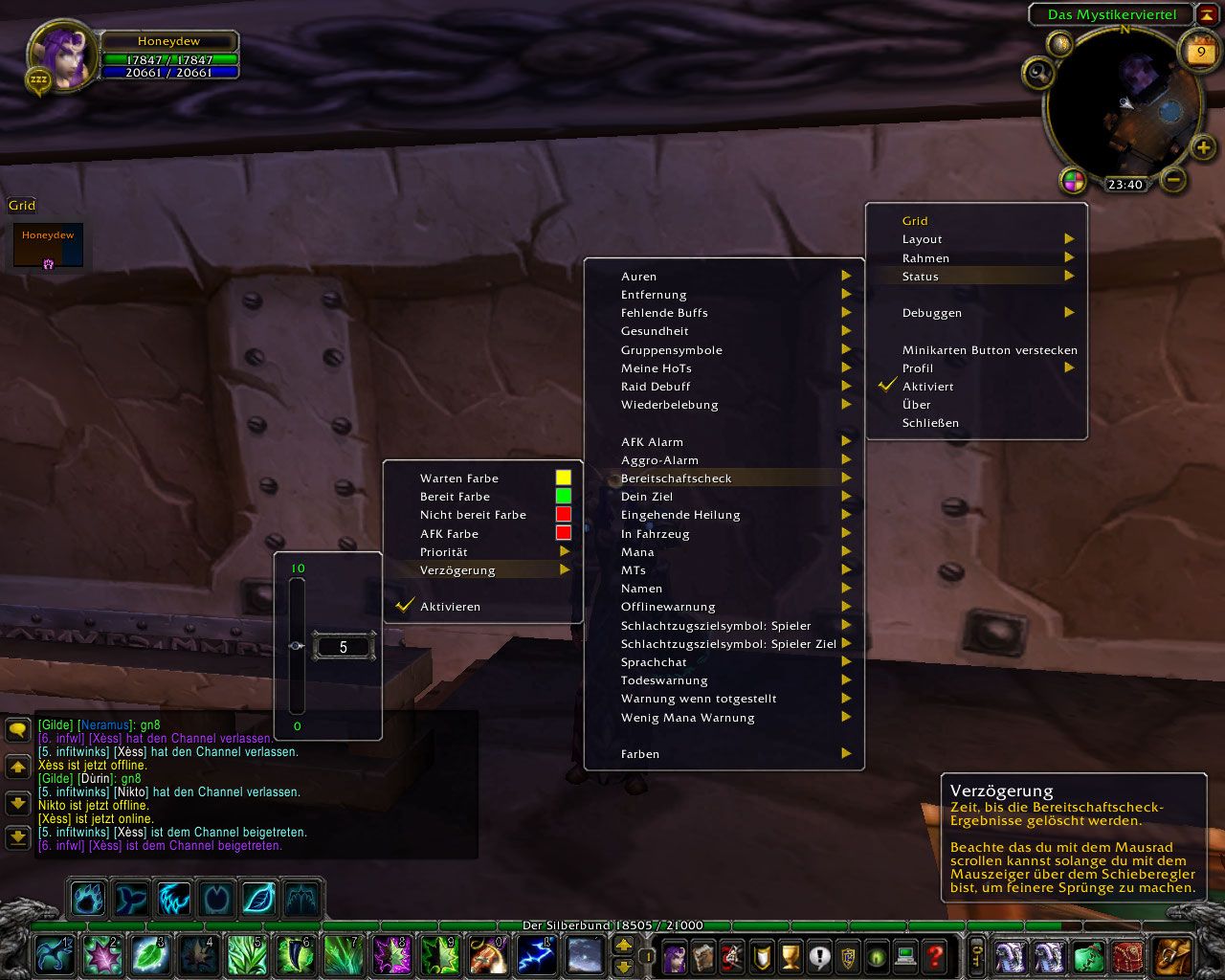
Task: Select the Honeydew frame in Grid
Action: (48, 246)
